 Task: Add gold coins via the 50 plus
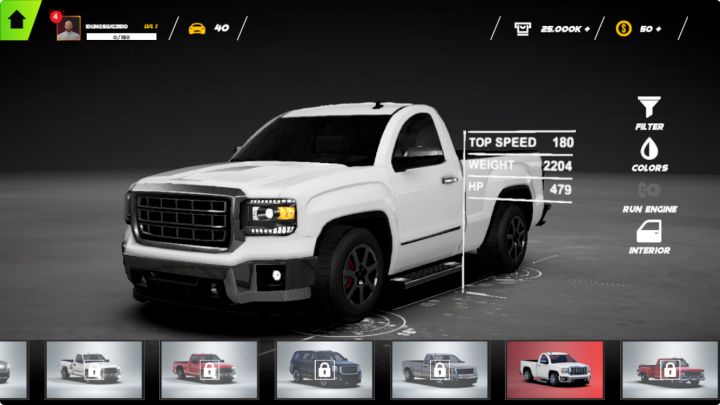[637, 28]
